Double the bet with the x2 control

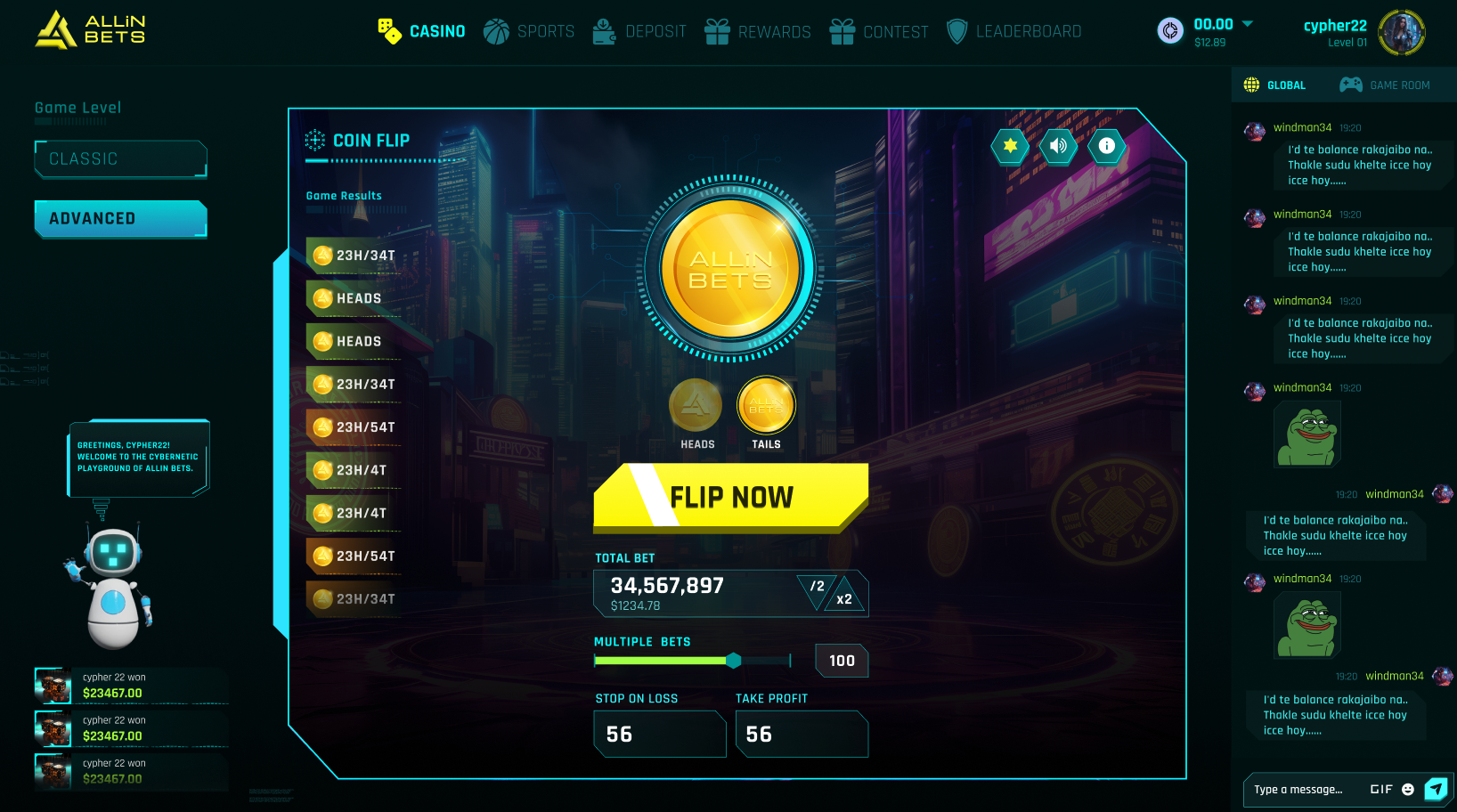[x=842, y=598]
